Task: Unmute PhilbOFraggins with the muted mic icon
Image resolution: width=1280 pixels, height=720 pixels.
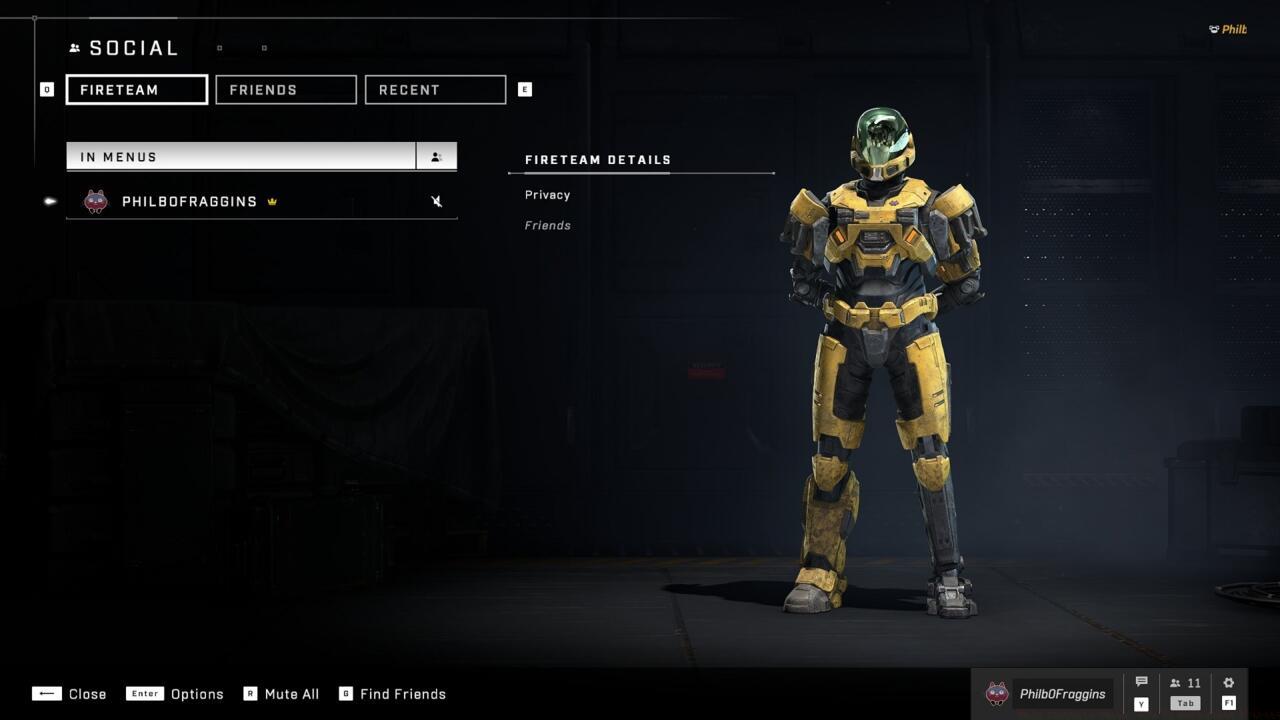Action: 436,201
